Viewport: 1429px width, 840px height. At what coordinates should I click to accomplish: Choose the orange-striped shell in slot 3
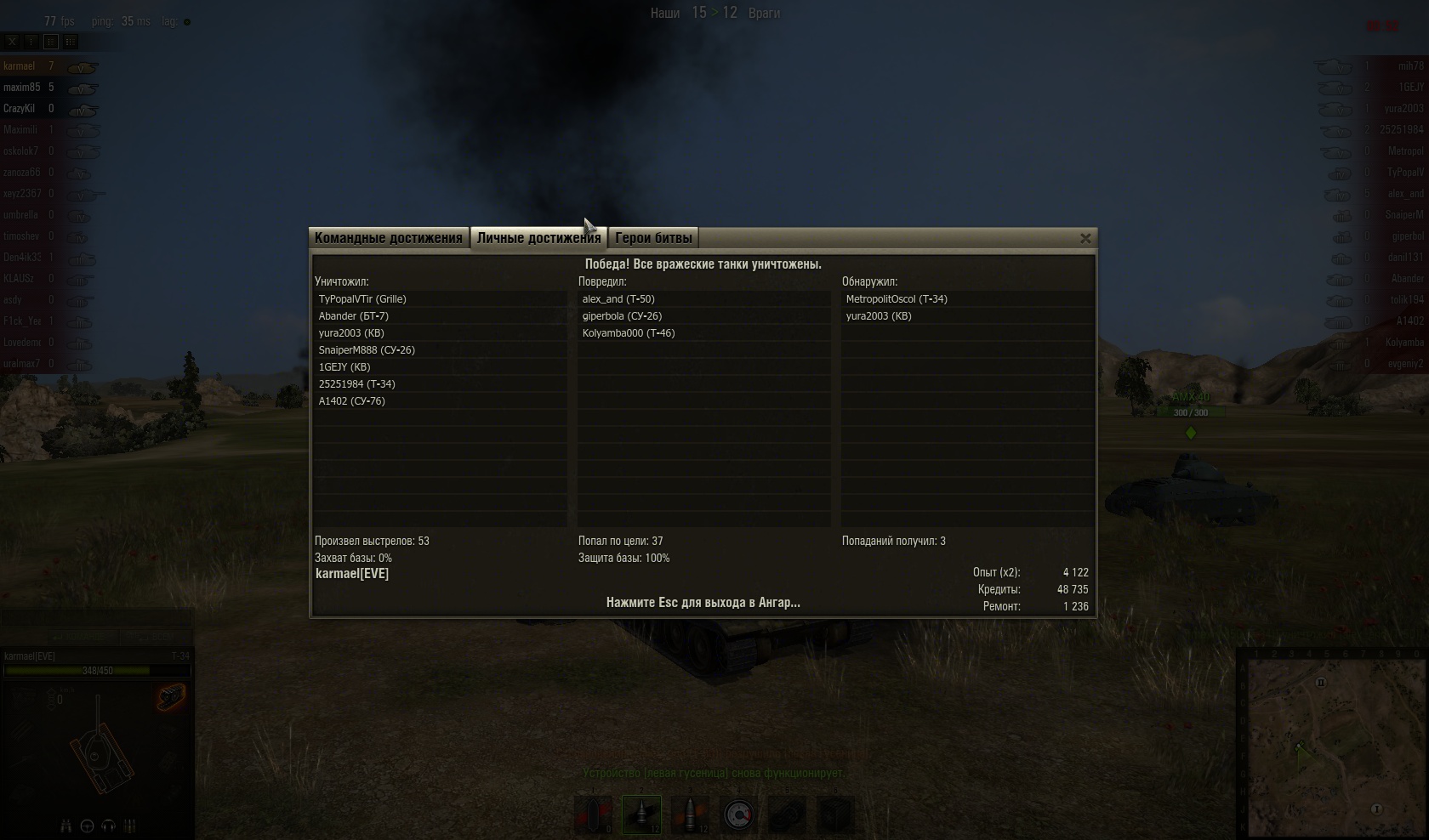coord(690,814)
